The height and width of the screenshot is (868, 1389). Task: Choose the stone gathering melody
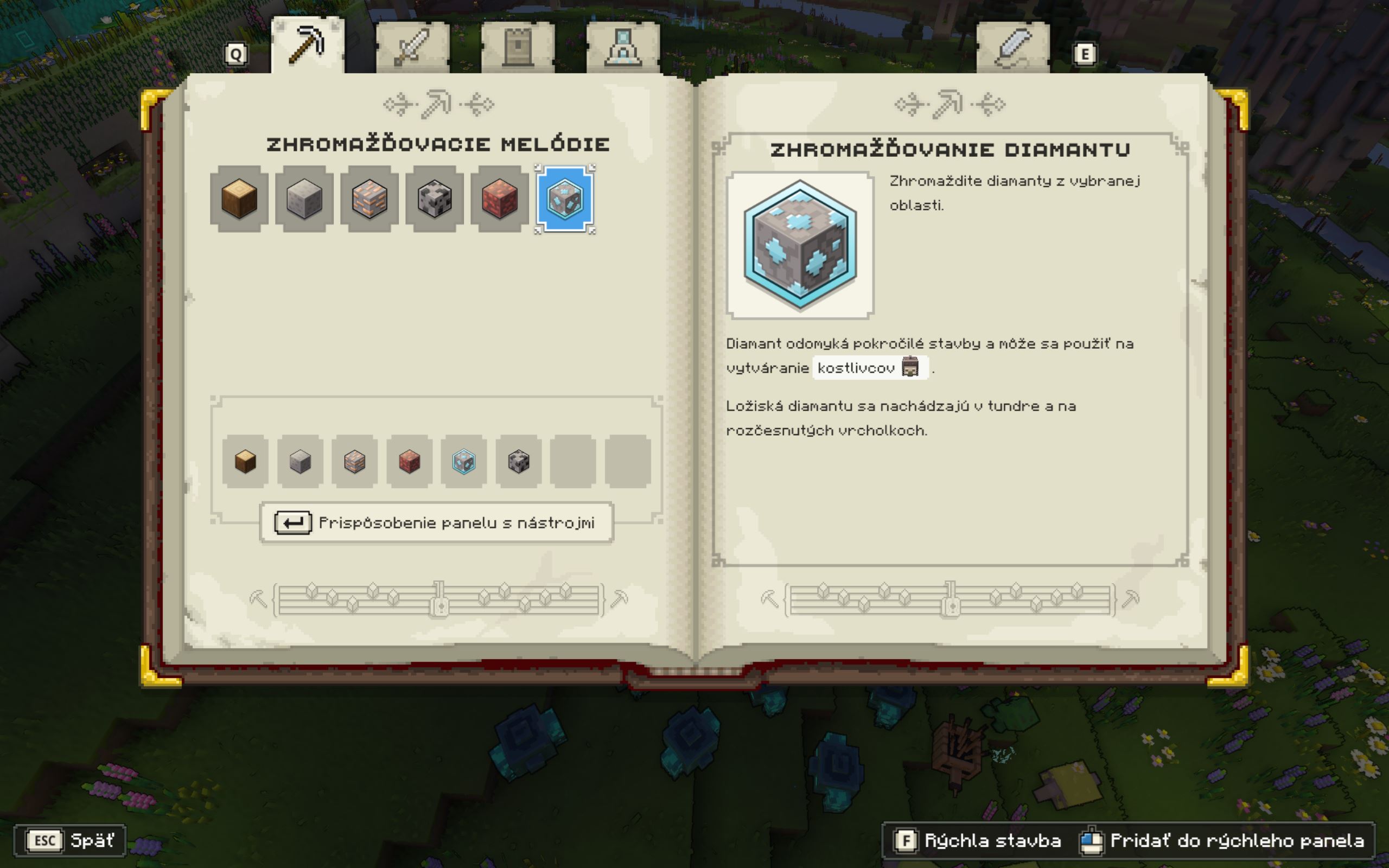tap(304, 199)
